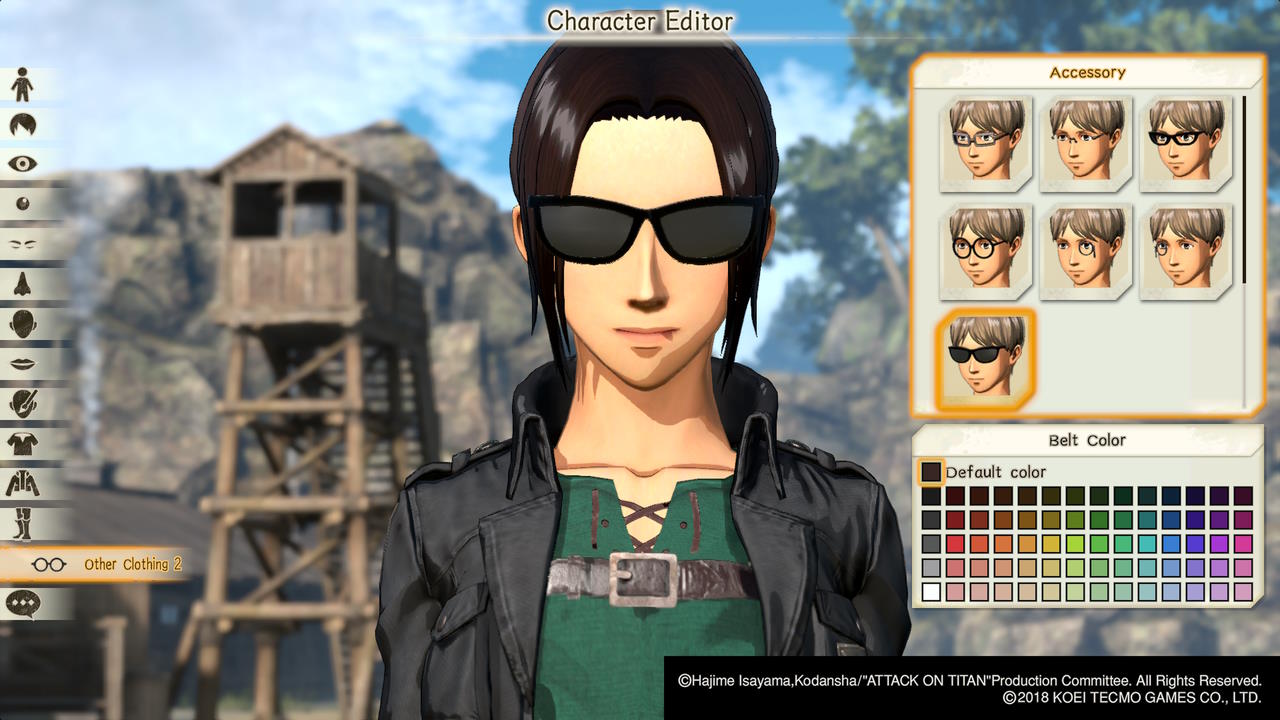Open the boots editor icon
The width and height of the screenshot is (1280, 720).
coord(22,523)
